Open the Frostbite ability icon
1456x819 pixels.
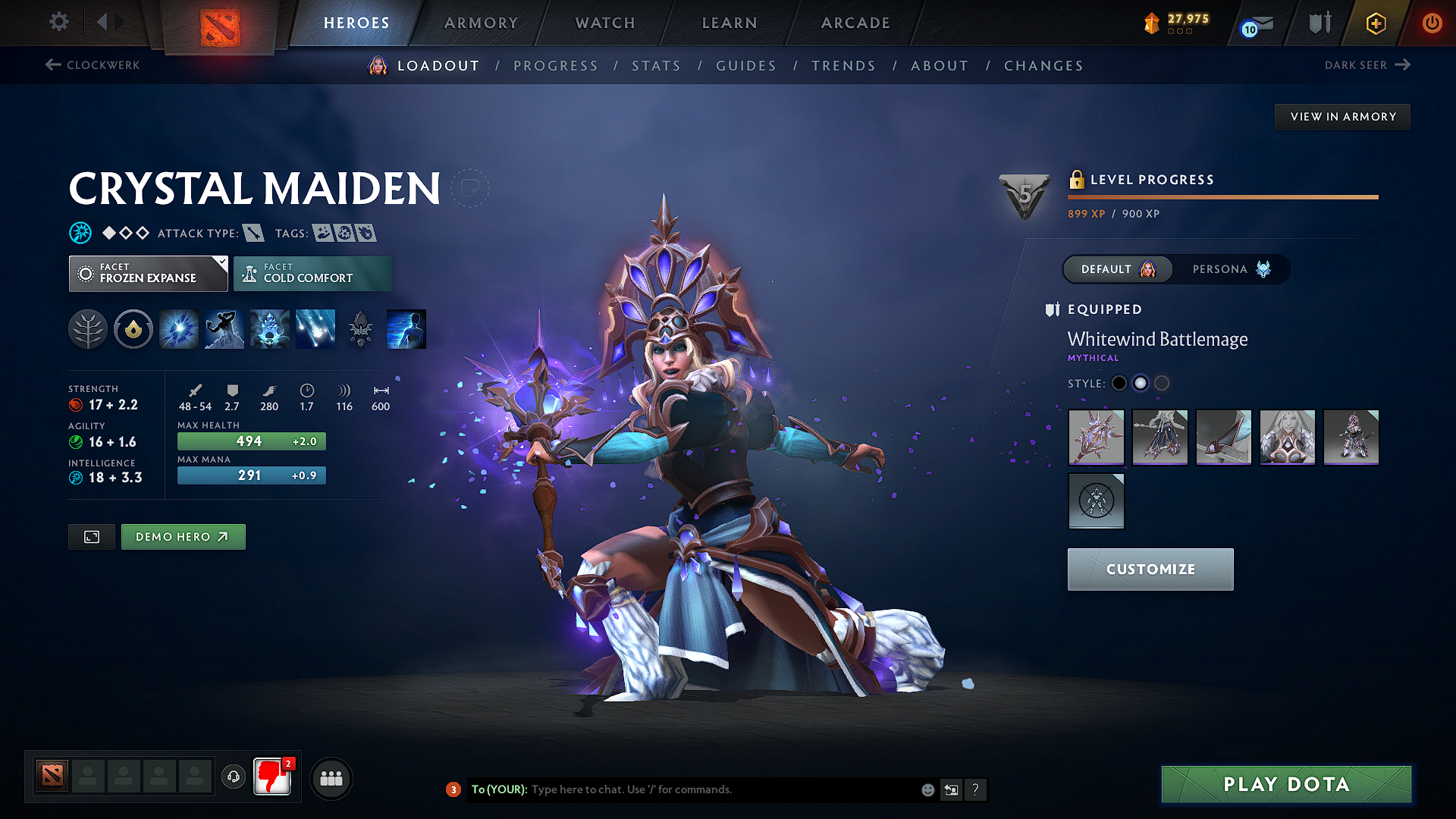click(224, 328)
